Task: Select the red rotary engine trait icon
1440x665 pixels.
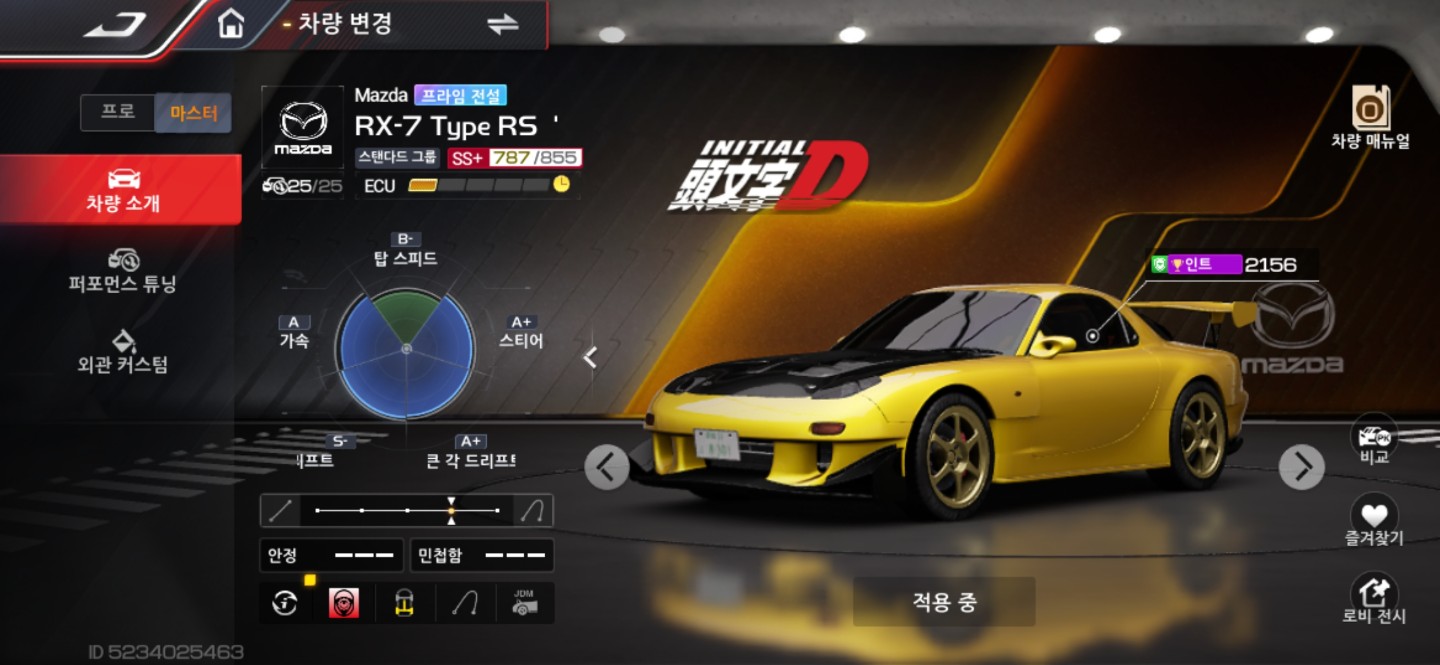Action: click(x=345, y=603)
